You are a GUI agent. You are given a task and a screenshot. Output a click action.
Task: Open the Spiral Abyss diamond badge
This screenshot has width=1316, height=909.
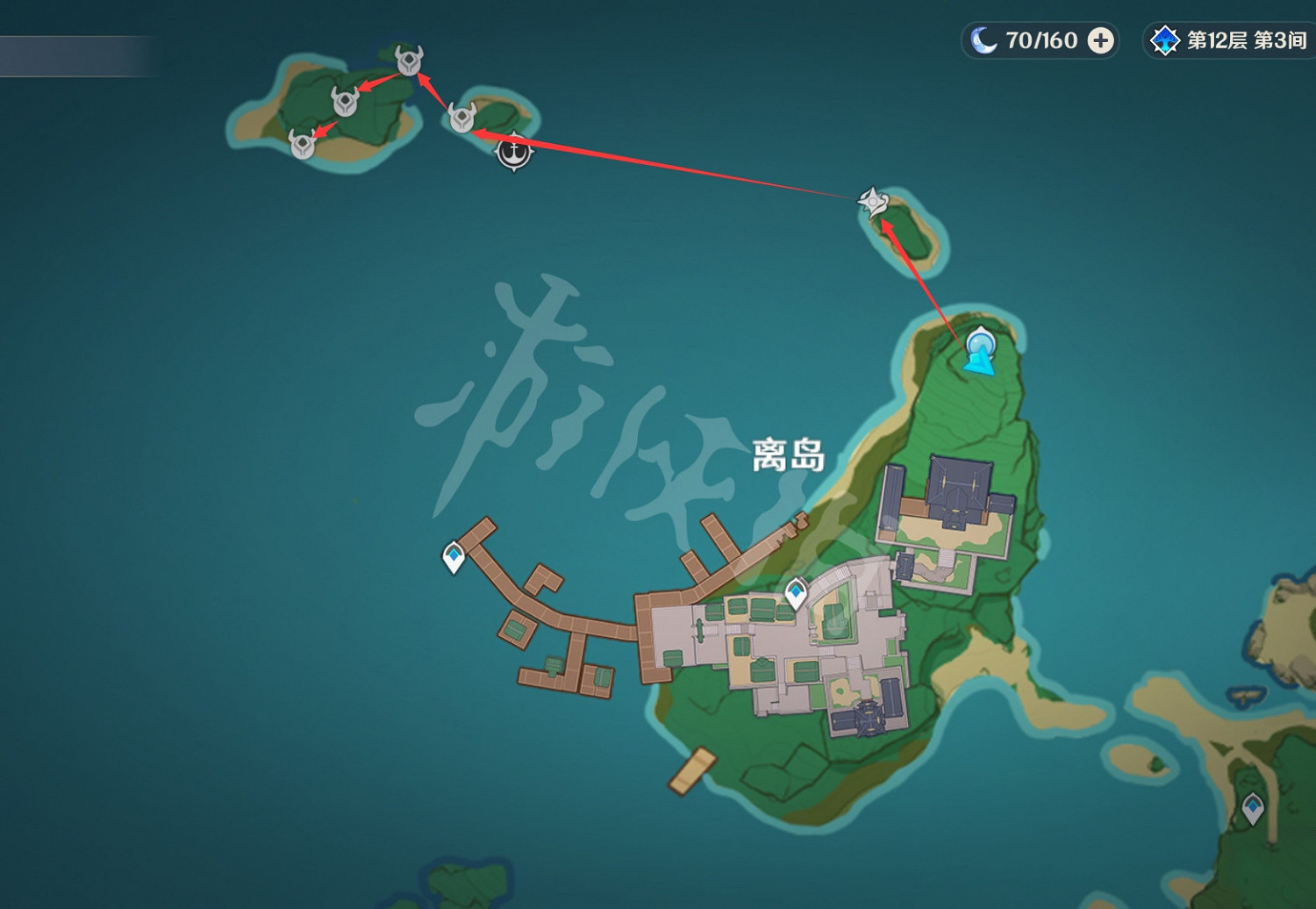click(1165, 39)
